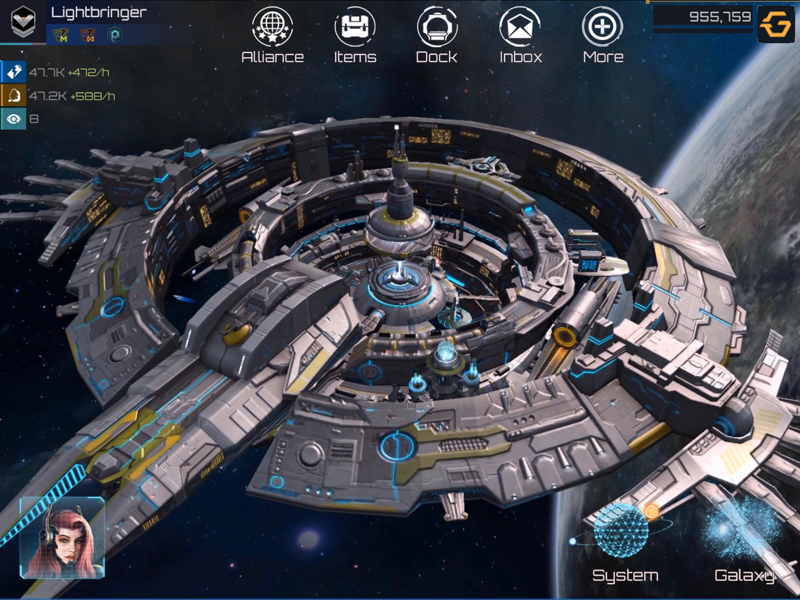This screenshot has width=800, height=600.
Task: Switch to System view
Action: [624, 535]
